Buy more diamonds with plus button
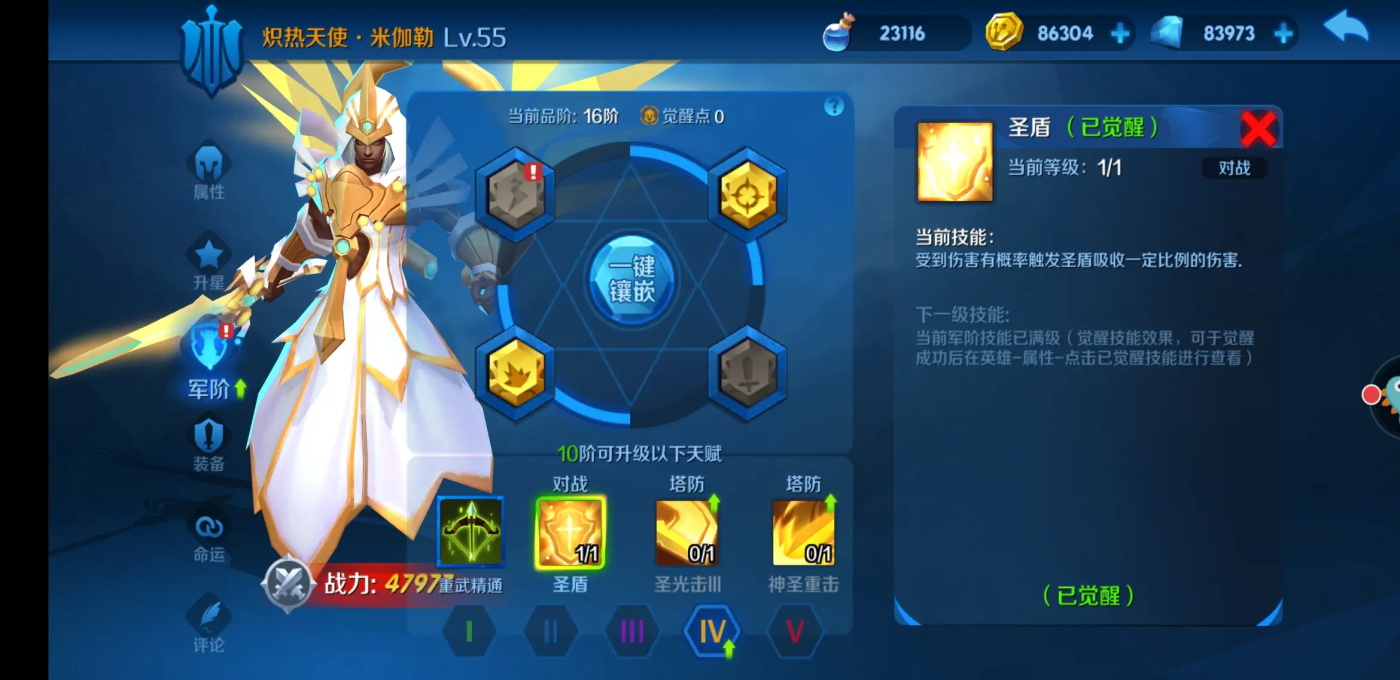Screen dimensions: 1400x680 pyautogui.click(x=1283, y=34)
